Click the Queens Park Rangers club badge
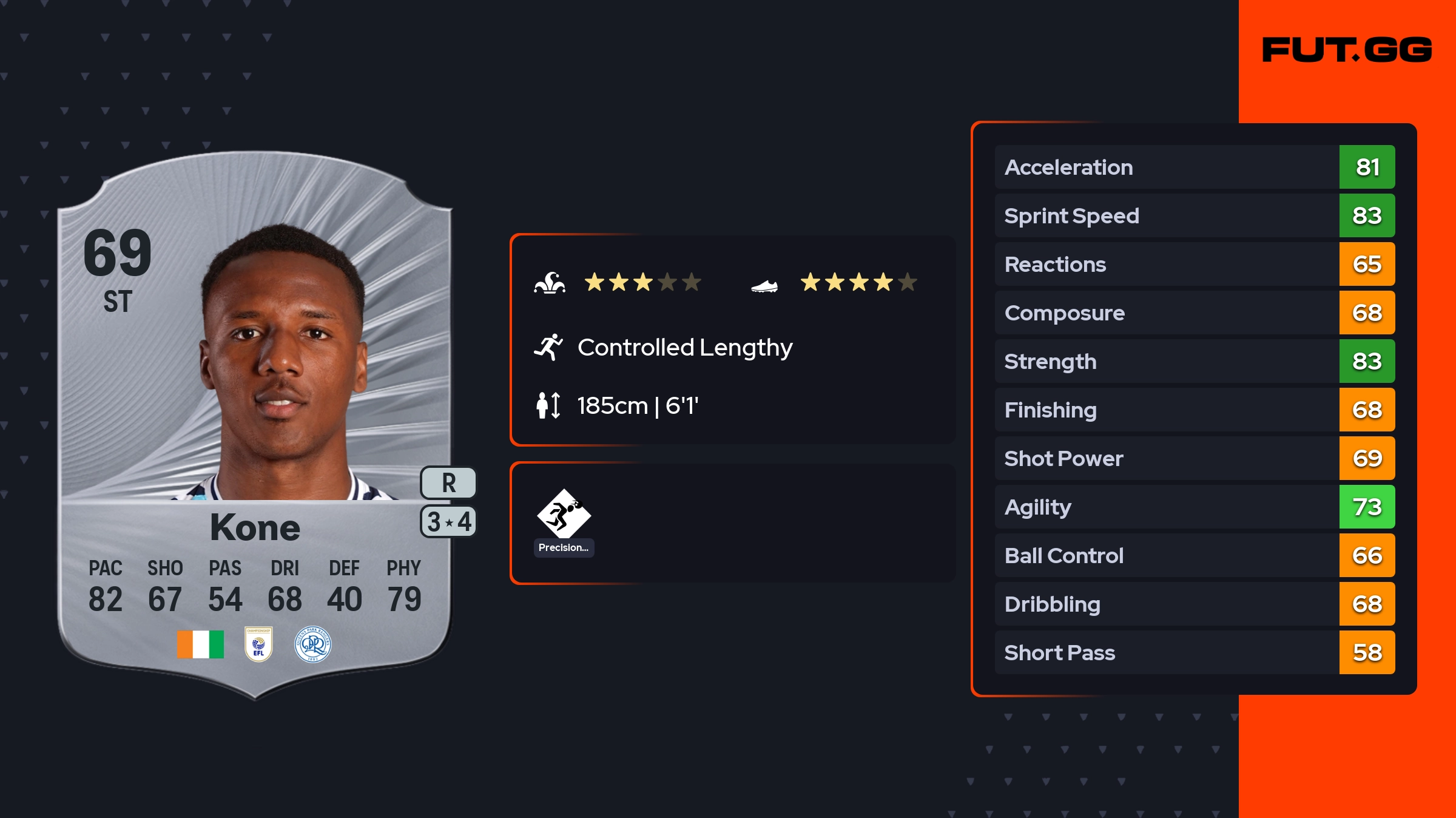 [x=312, y=644]
